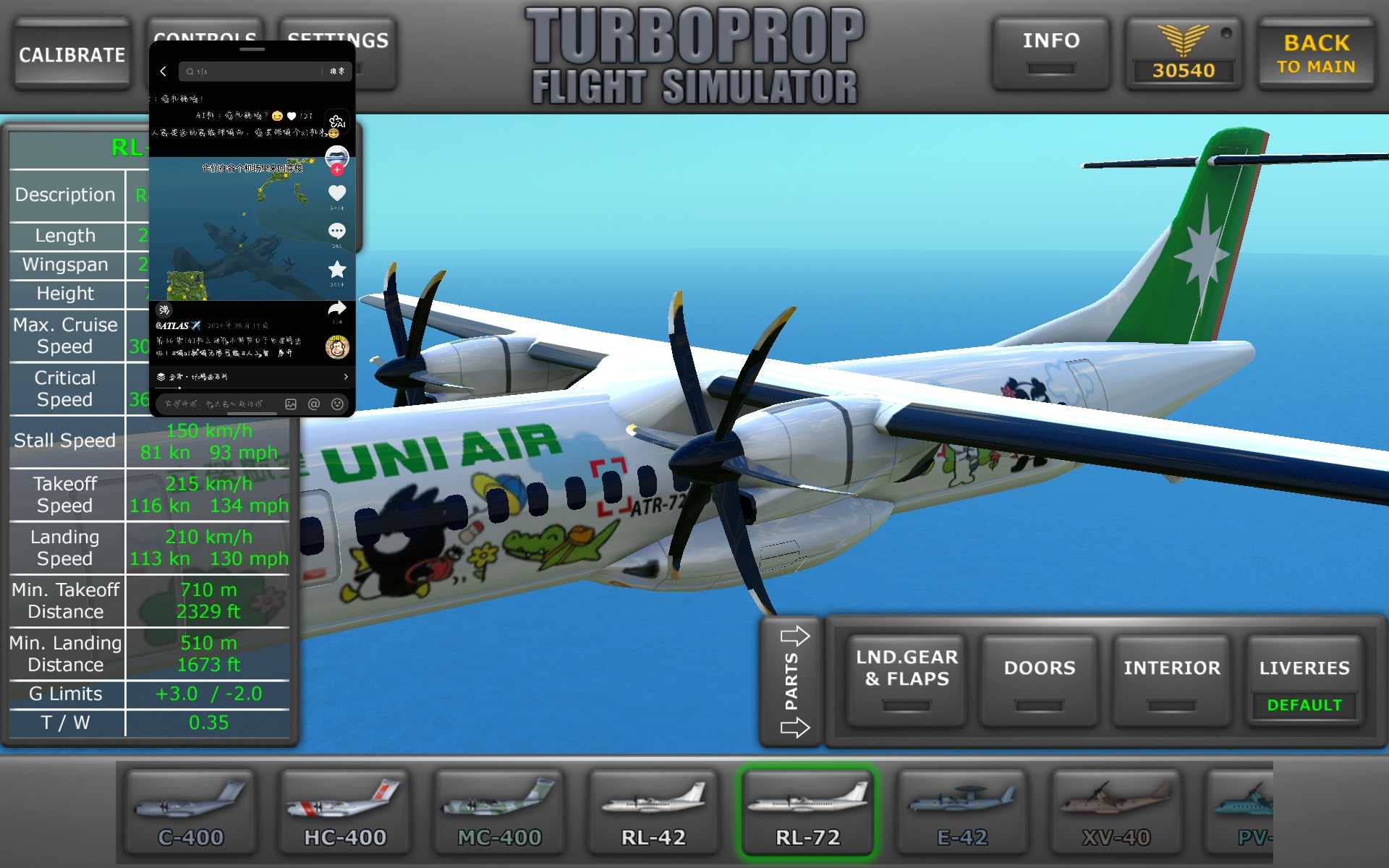1389x868 pixels.
Task: Favorite the overlay video with star
Action: pos(337,270)
